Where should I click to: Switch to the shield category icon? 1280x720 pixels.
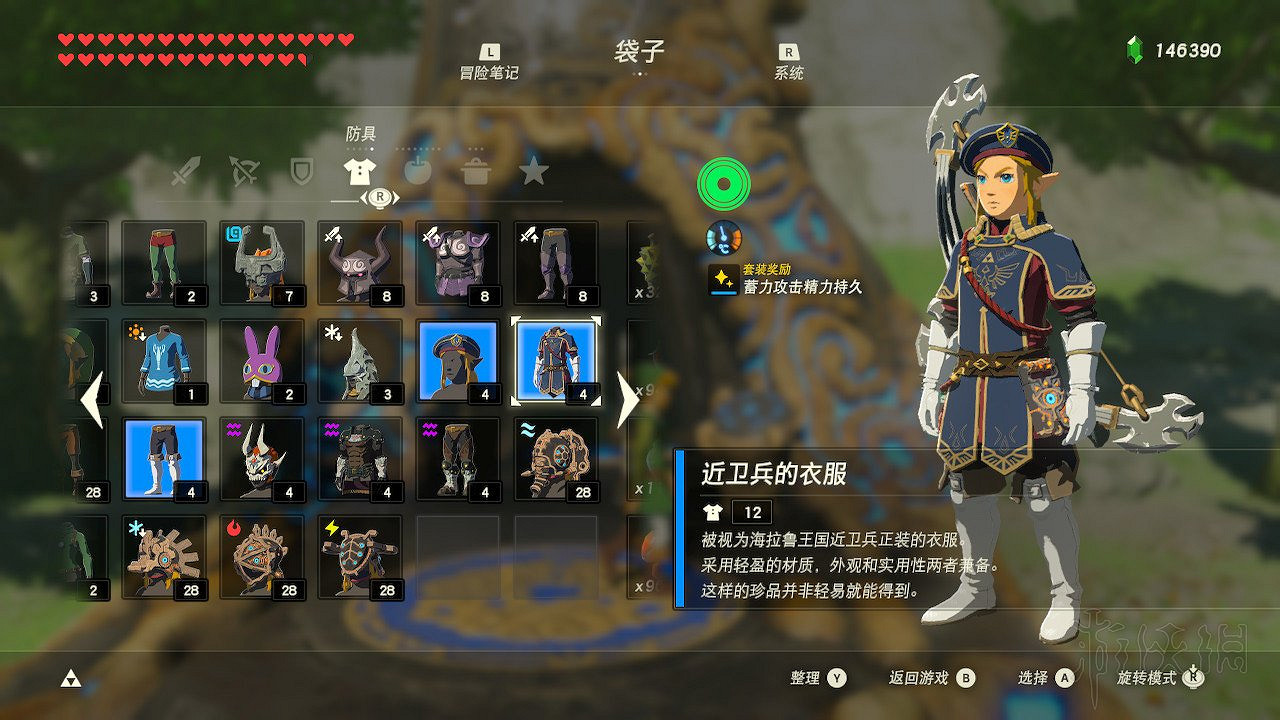(x=301, y=172)
